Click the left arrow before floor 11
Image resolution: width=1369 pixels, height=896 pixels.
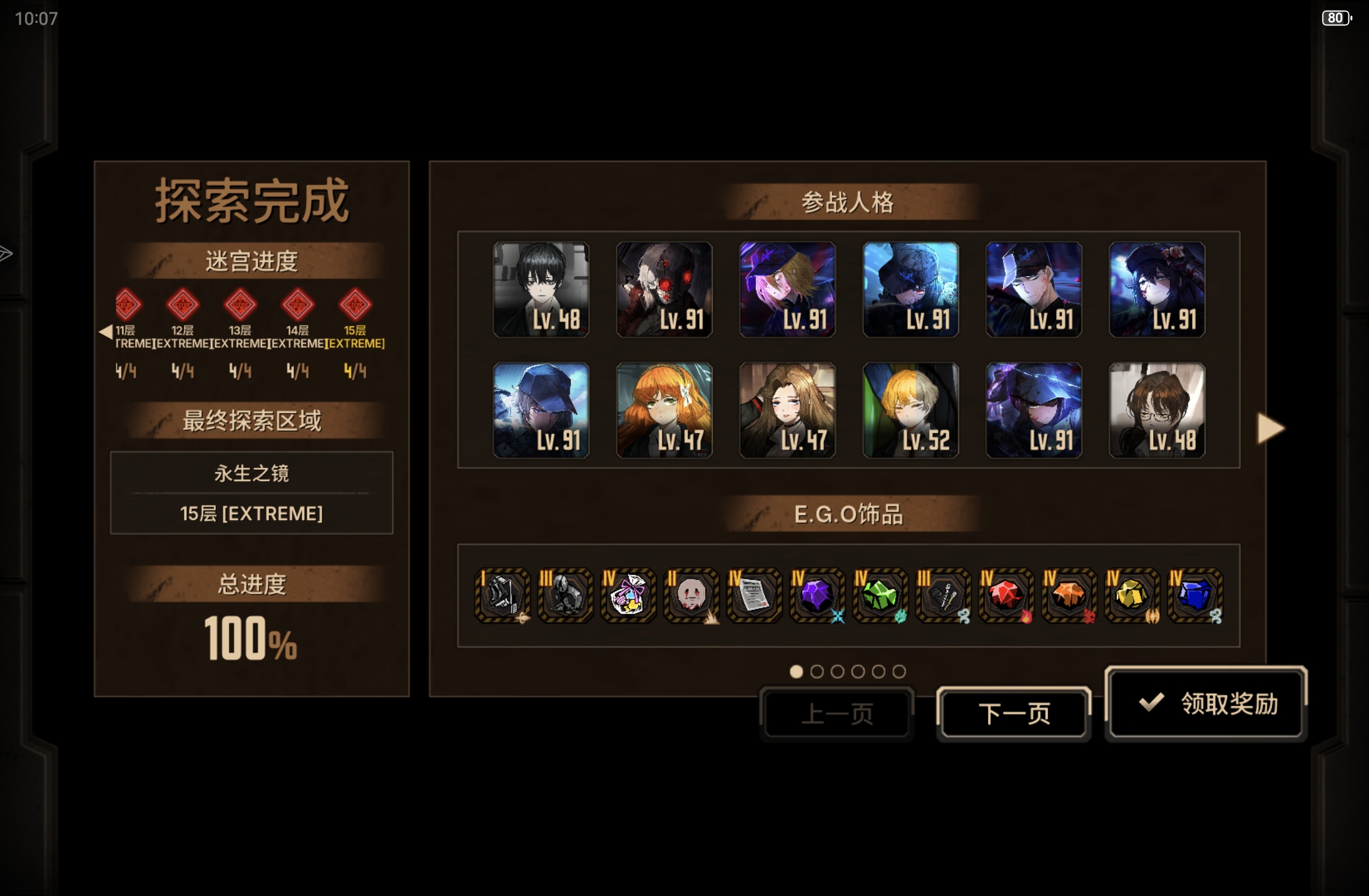click(x=105, y=332)
